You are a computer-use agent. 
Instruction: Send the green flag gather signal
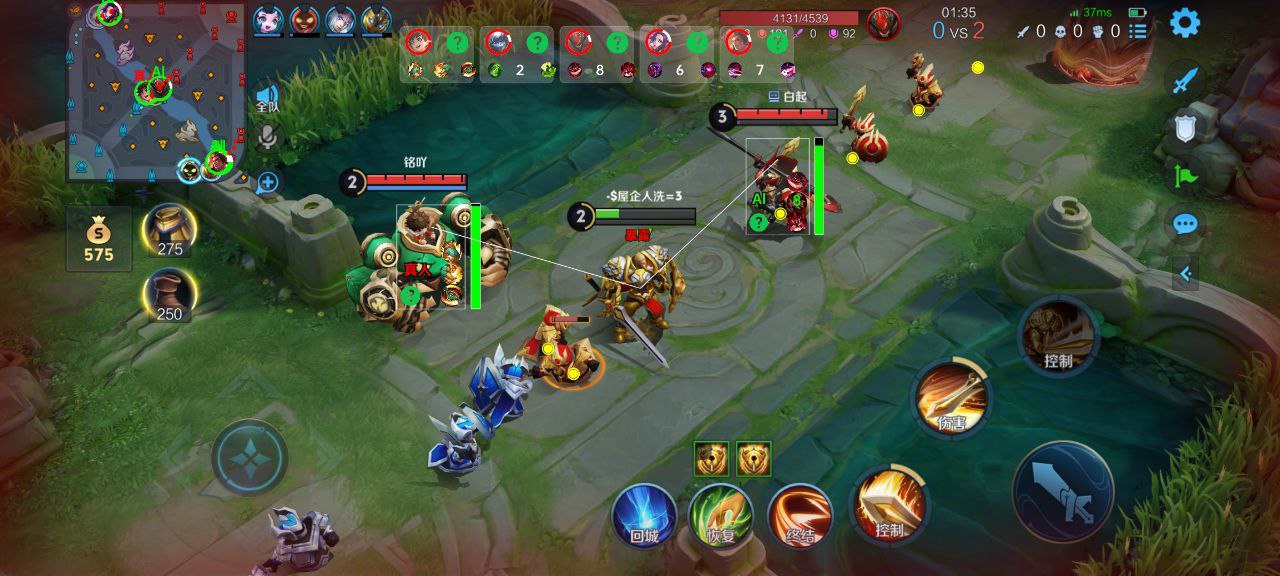coord(1185,177)
